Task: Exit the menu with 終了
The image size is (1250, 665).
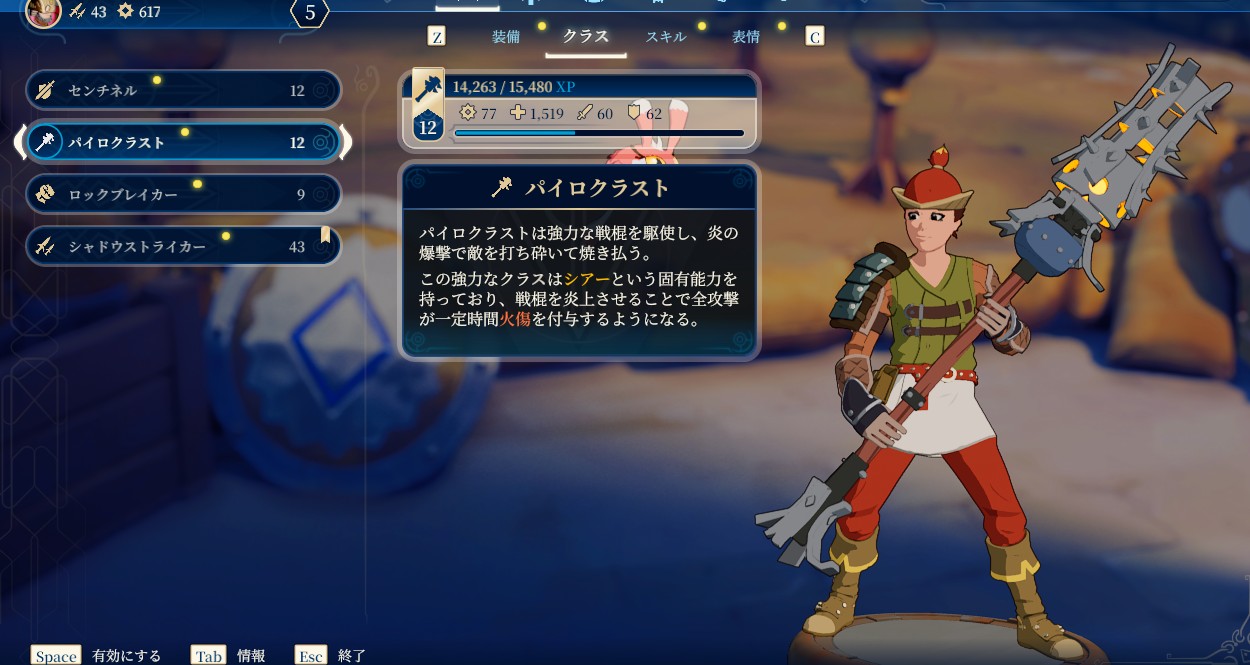Action: pos(332,656)
